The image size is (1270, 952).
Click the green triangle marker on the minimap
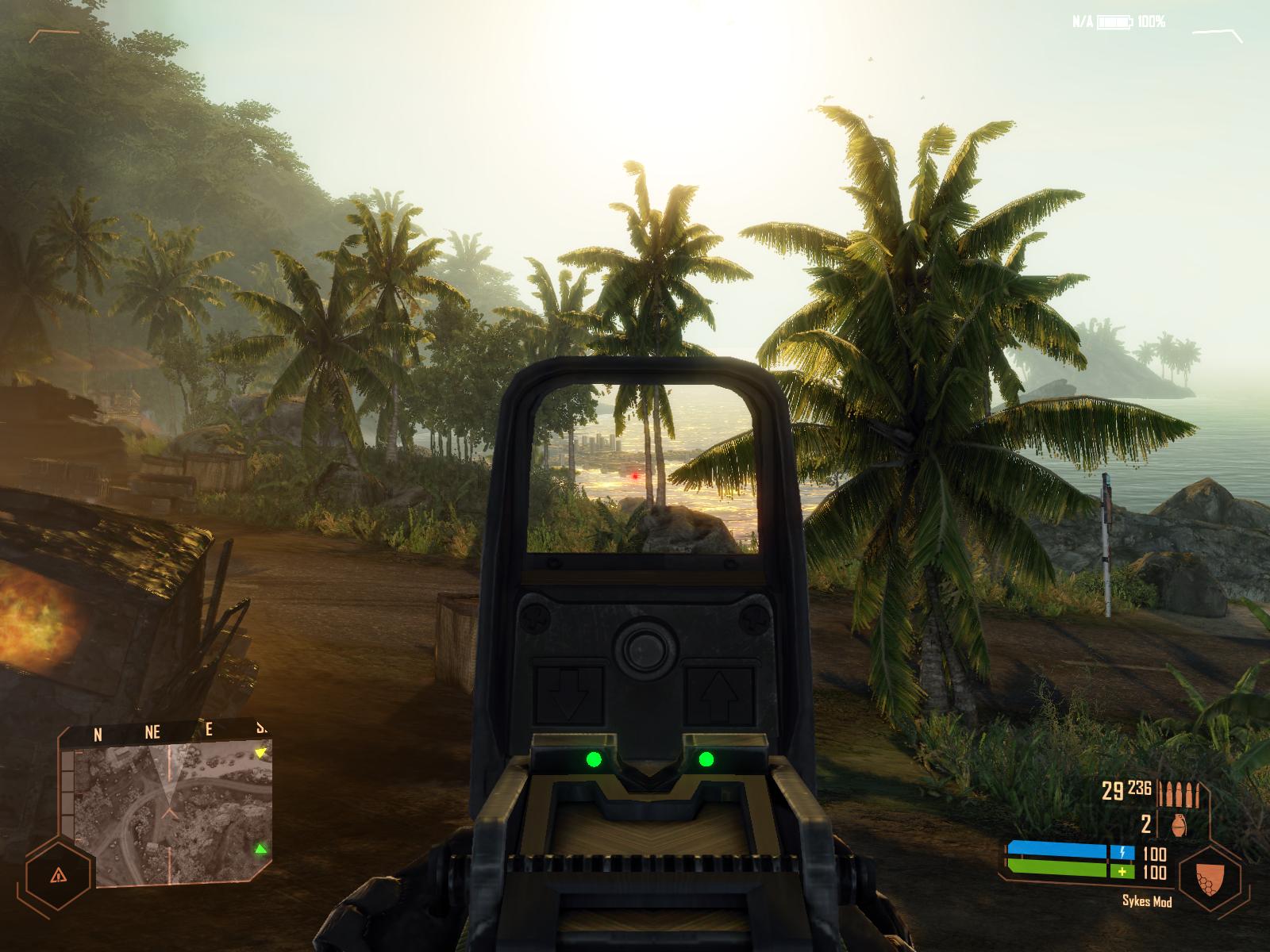click(260, 851)
